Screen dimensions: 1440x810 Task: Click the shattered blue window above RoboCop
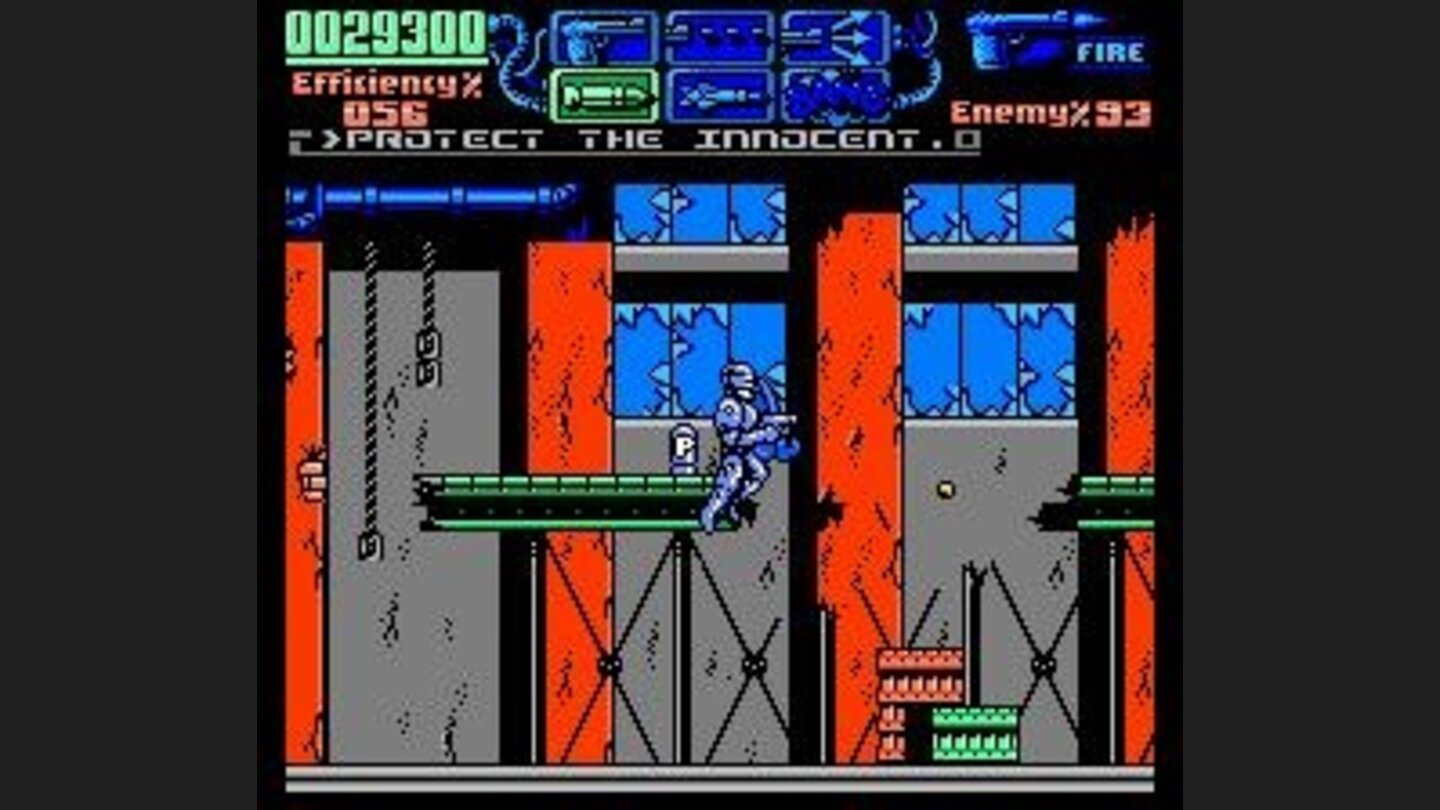click(x=665, y=340)
